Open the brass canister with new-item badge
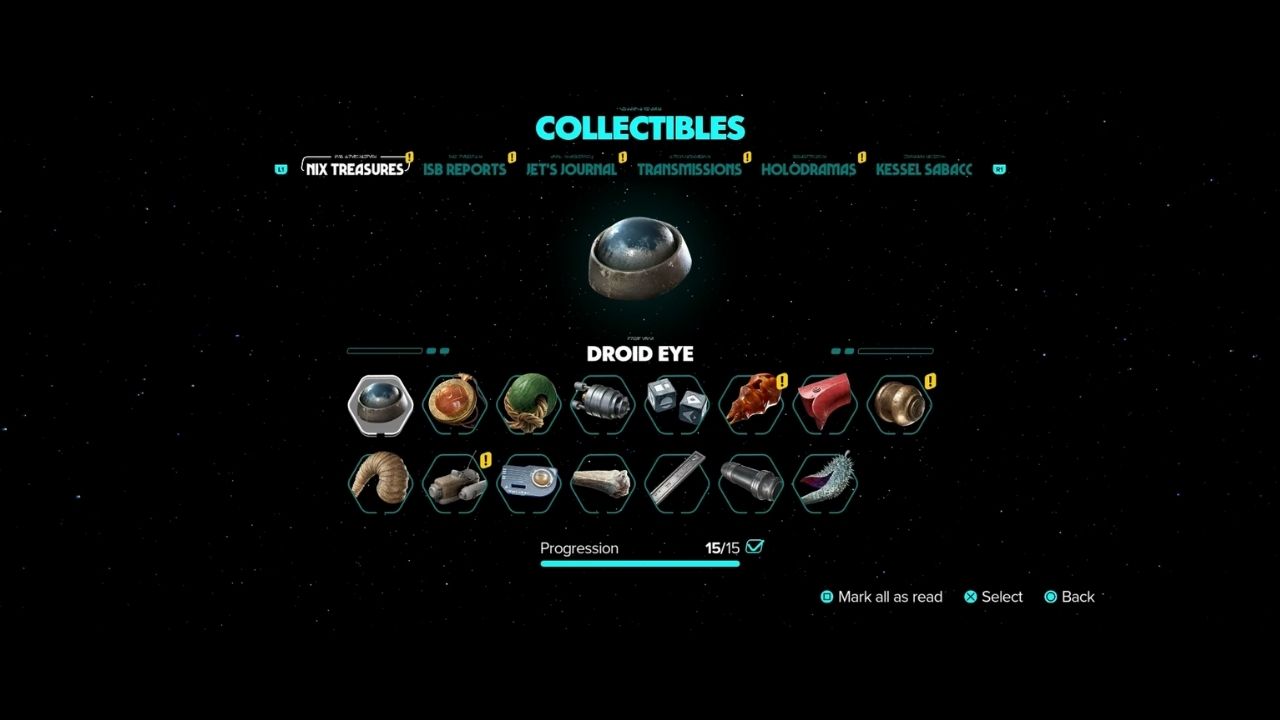This screenshot has width=1280, height=720. [898, 403]
